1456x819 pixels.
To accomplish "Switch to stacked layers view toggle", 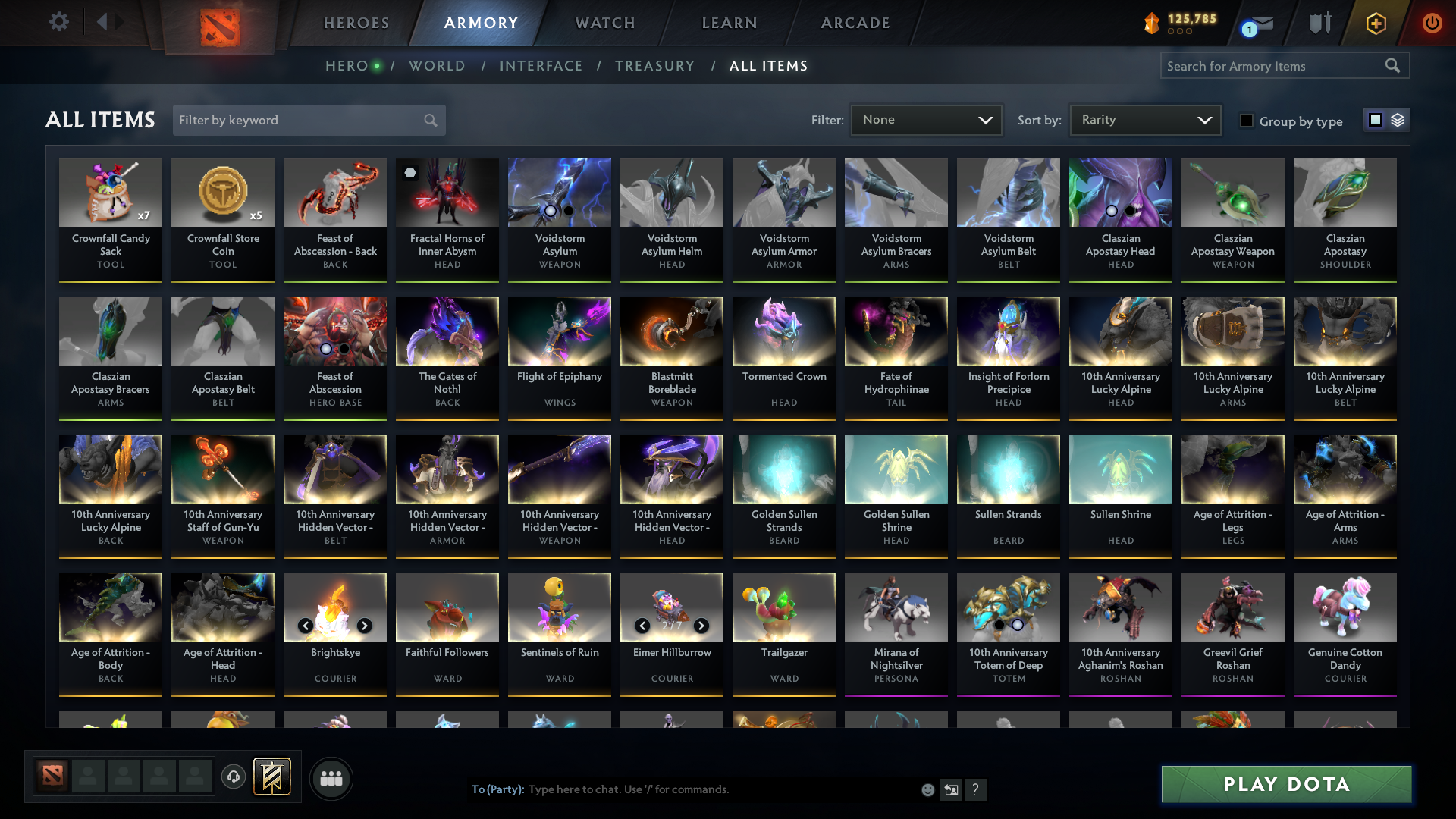I will [1398, 119].
